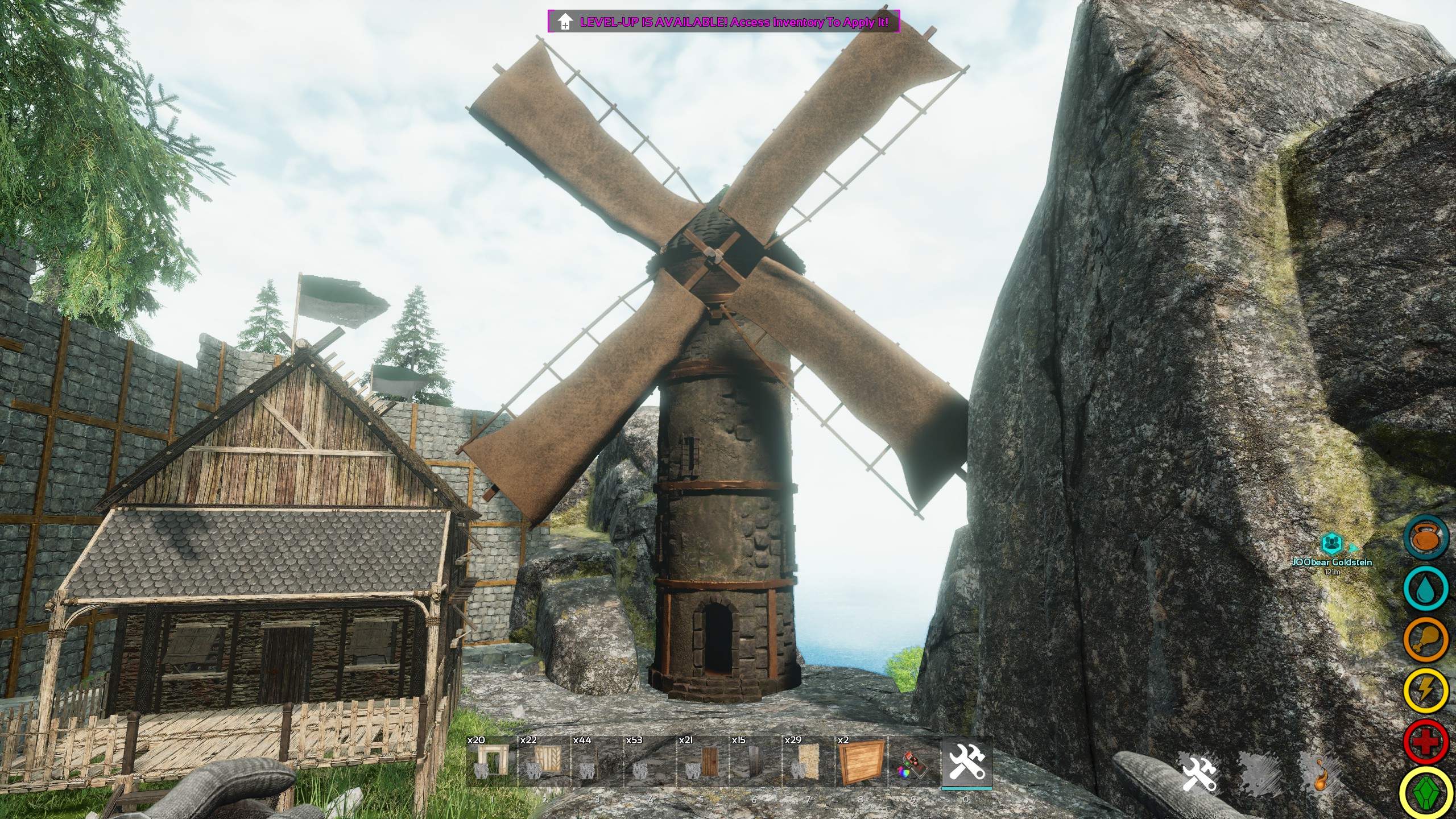The height and width of the screenshot is (819, 1456).
Task: Choose the dark stone pillar stack x15
Action: (x=755, y=761)
